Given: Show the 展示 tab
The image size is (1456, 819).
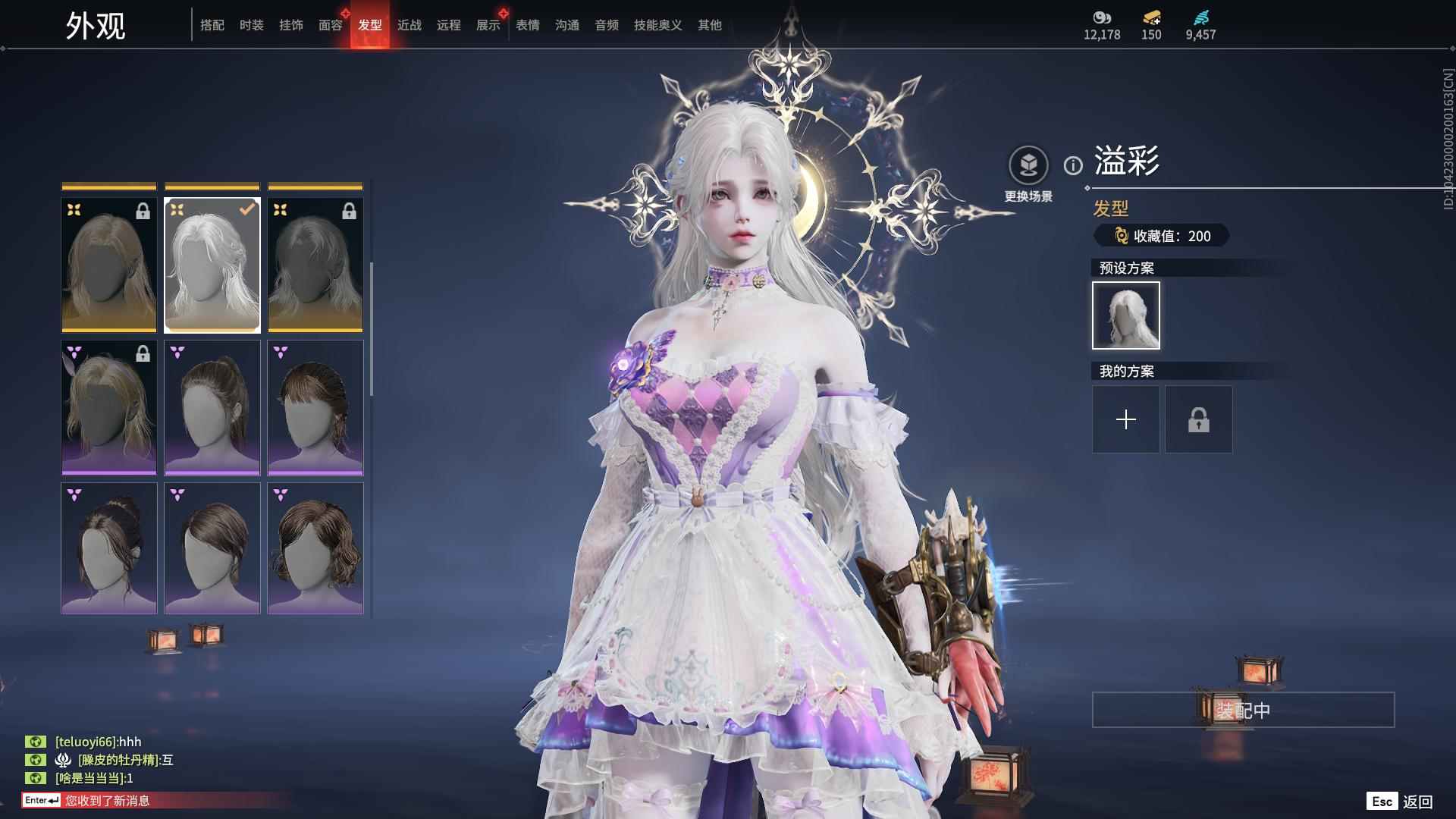Looking at the screenshot, I should pyautogui.click(x=488, y=25).
